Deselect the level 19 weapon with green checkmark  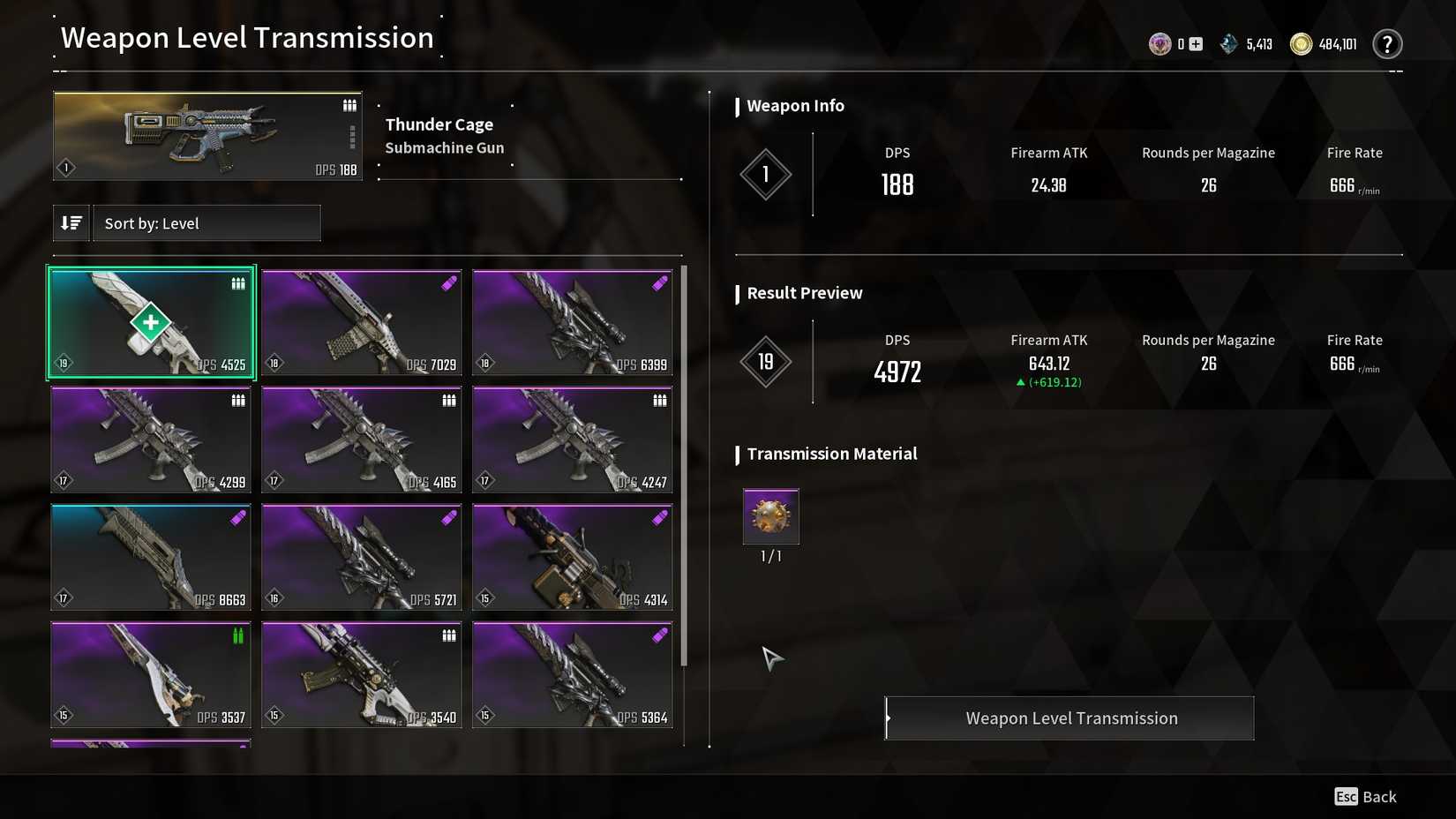pos(151,322)
